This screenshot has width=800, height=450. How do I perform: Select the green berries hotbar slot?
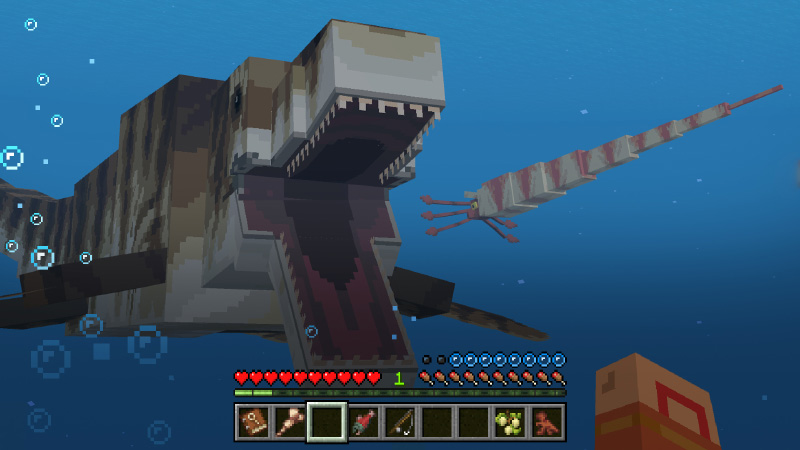point(510,422)
